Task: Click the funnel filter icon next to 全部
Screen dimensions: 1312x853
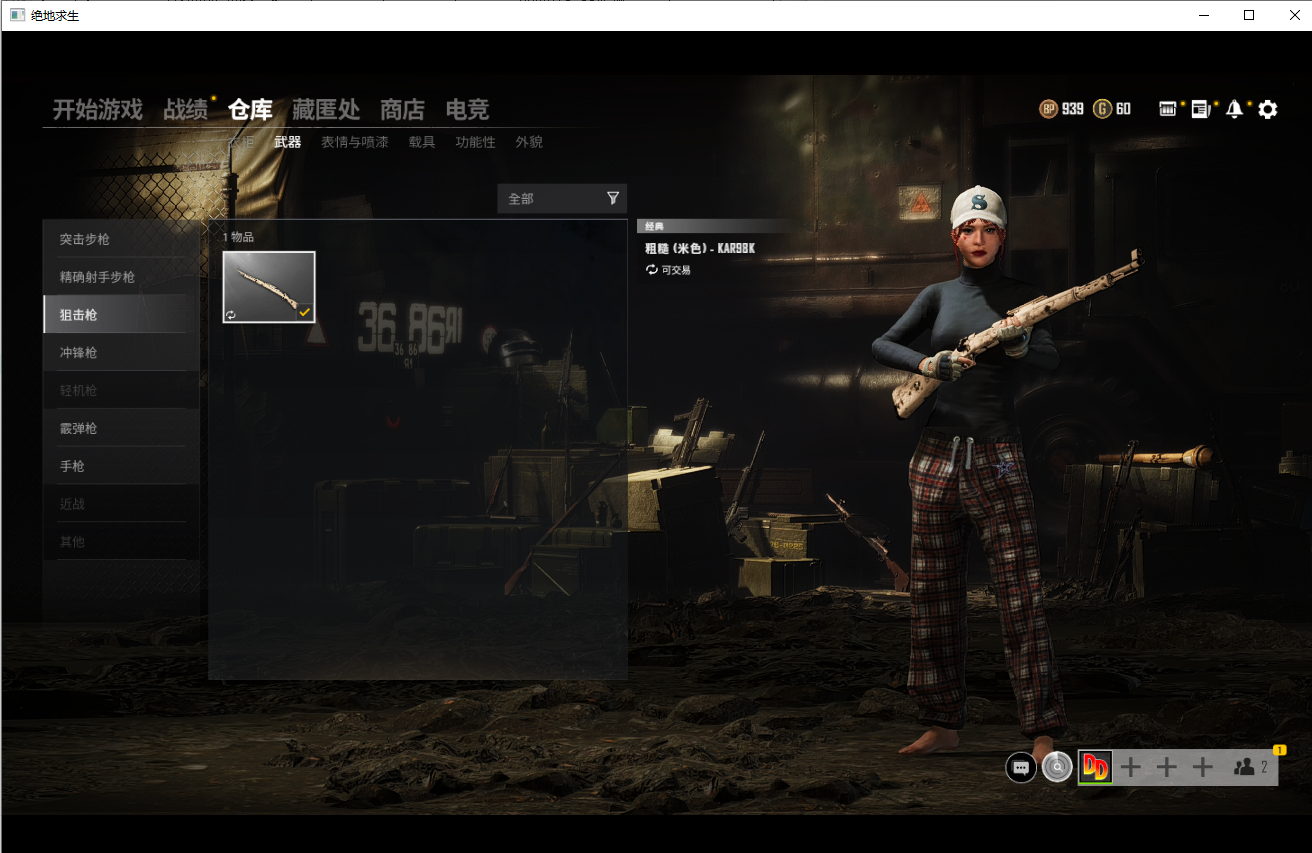Action: 613,198
